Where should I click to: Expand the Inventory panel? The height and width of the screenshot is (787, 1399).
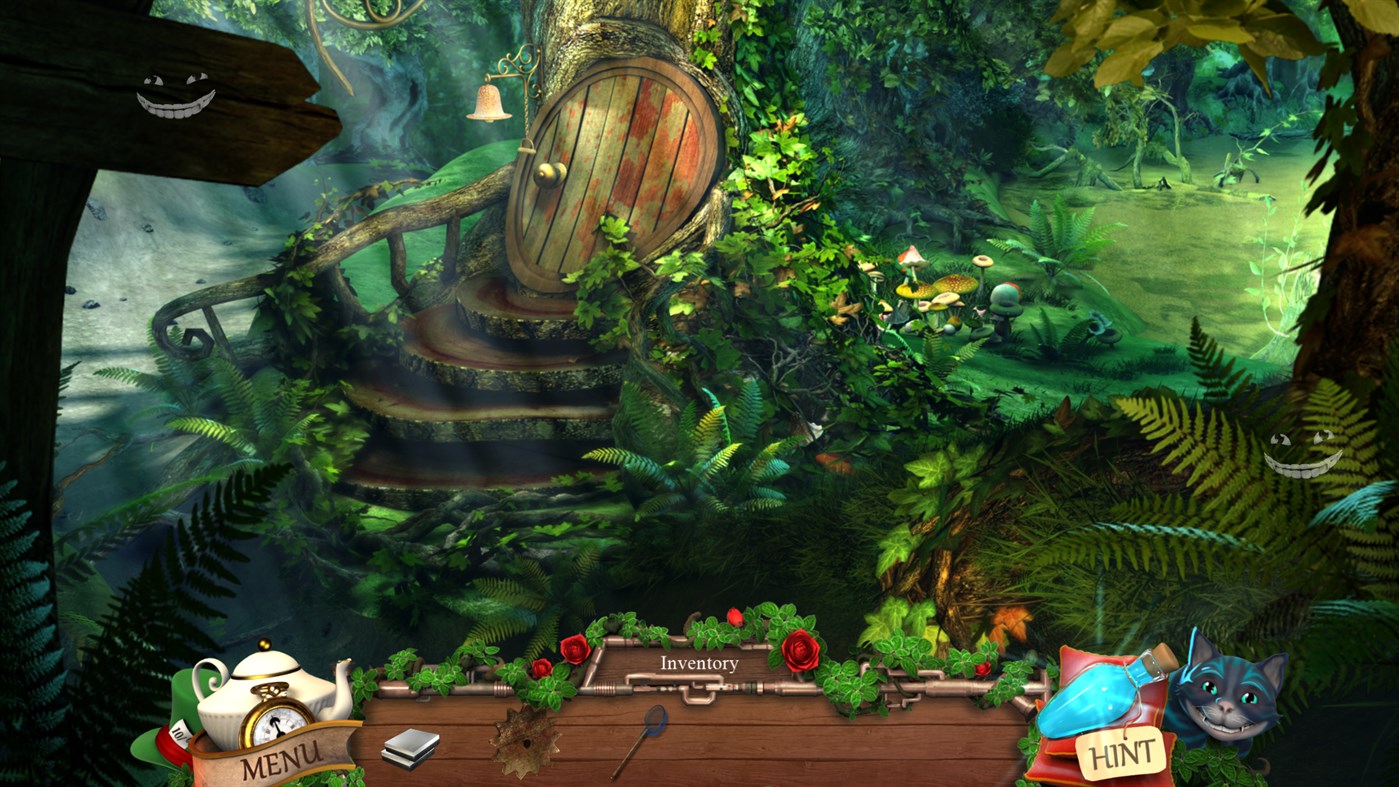tap(698, 700)
